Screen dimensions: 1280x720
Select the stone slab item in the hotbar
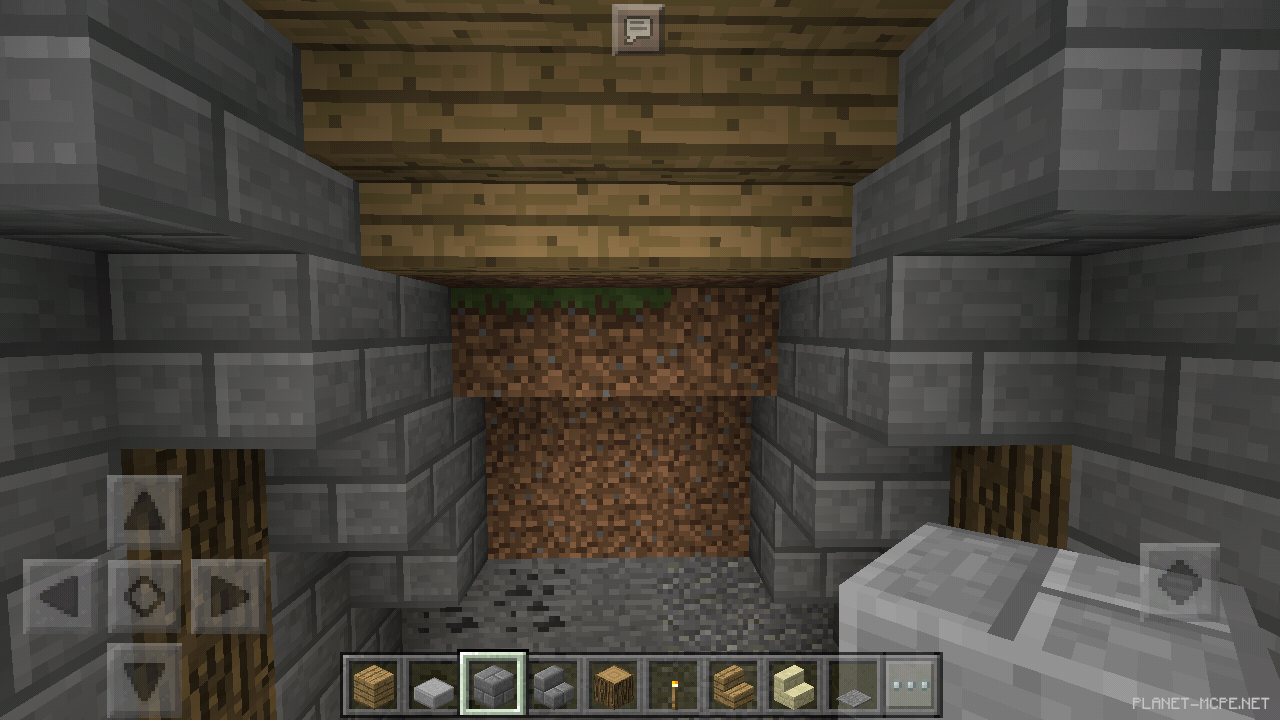coord(433,685)
